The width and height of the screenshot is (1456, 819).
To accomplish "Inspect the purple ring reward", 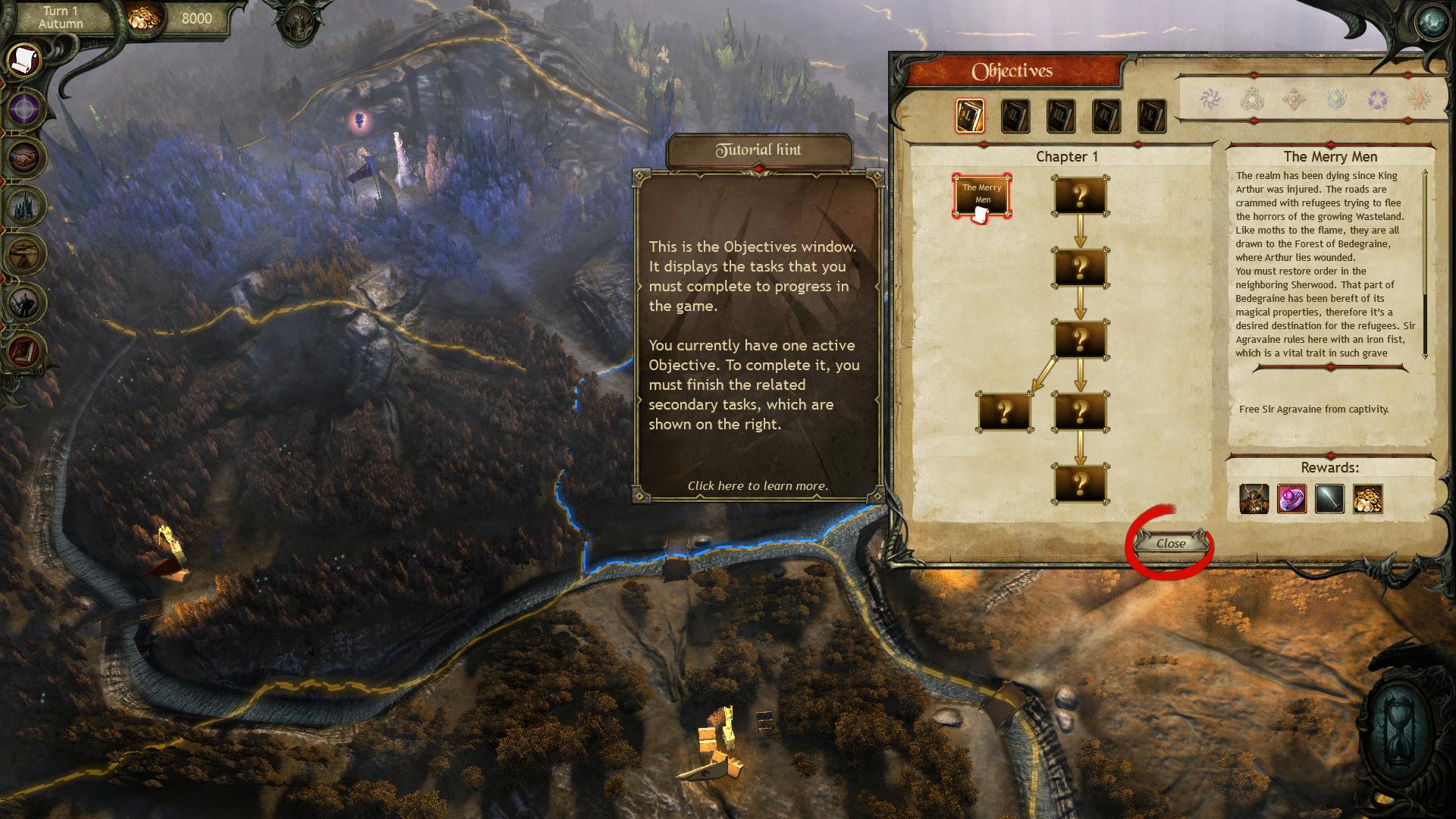I will tap(1291, 499).
